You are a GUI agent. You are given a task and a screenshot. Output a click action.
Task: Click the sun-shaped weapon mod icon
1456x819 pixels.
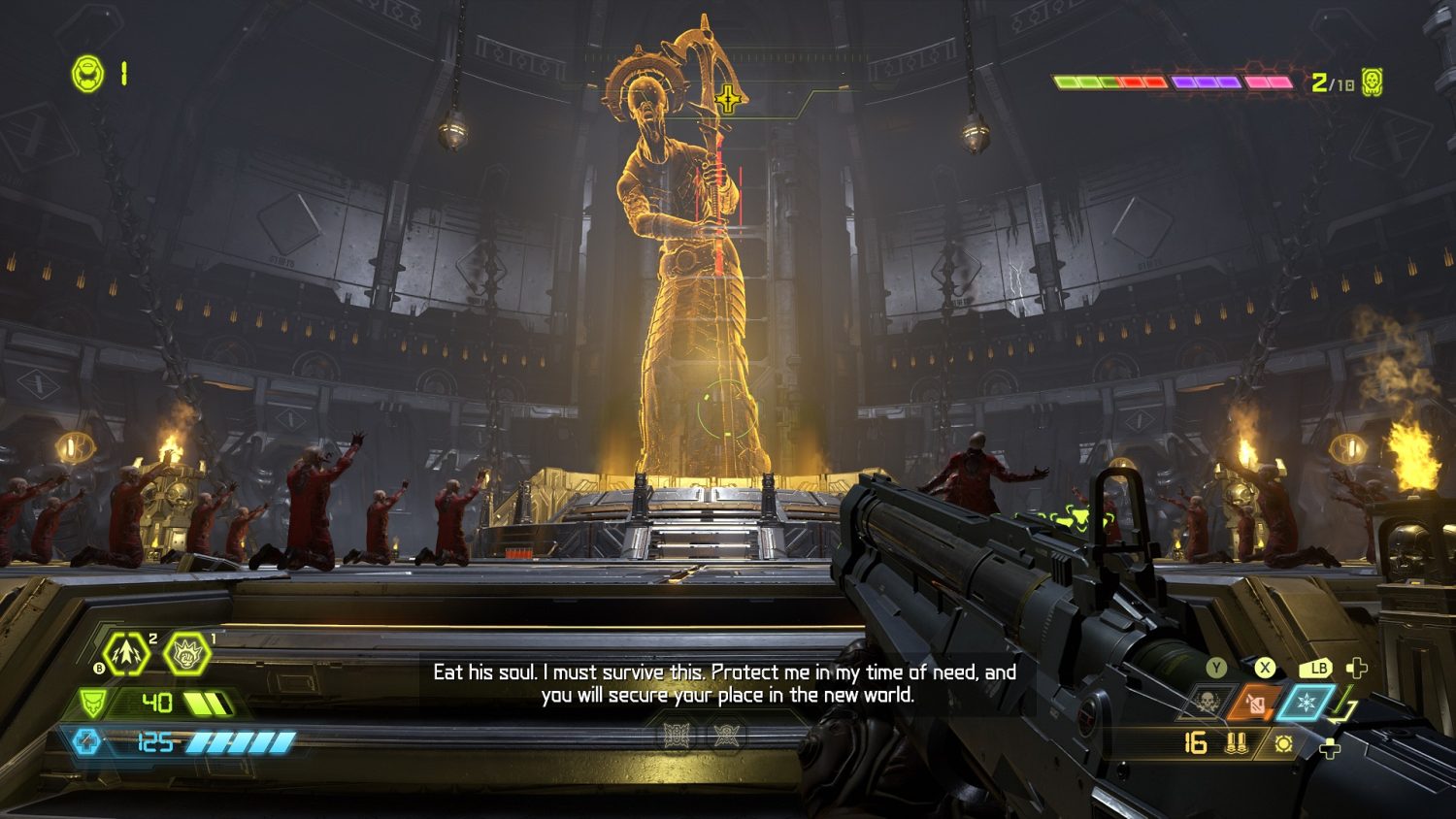(1283, 743)
